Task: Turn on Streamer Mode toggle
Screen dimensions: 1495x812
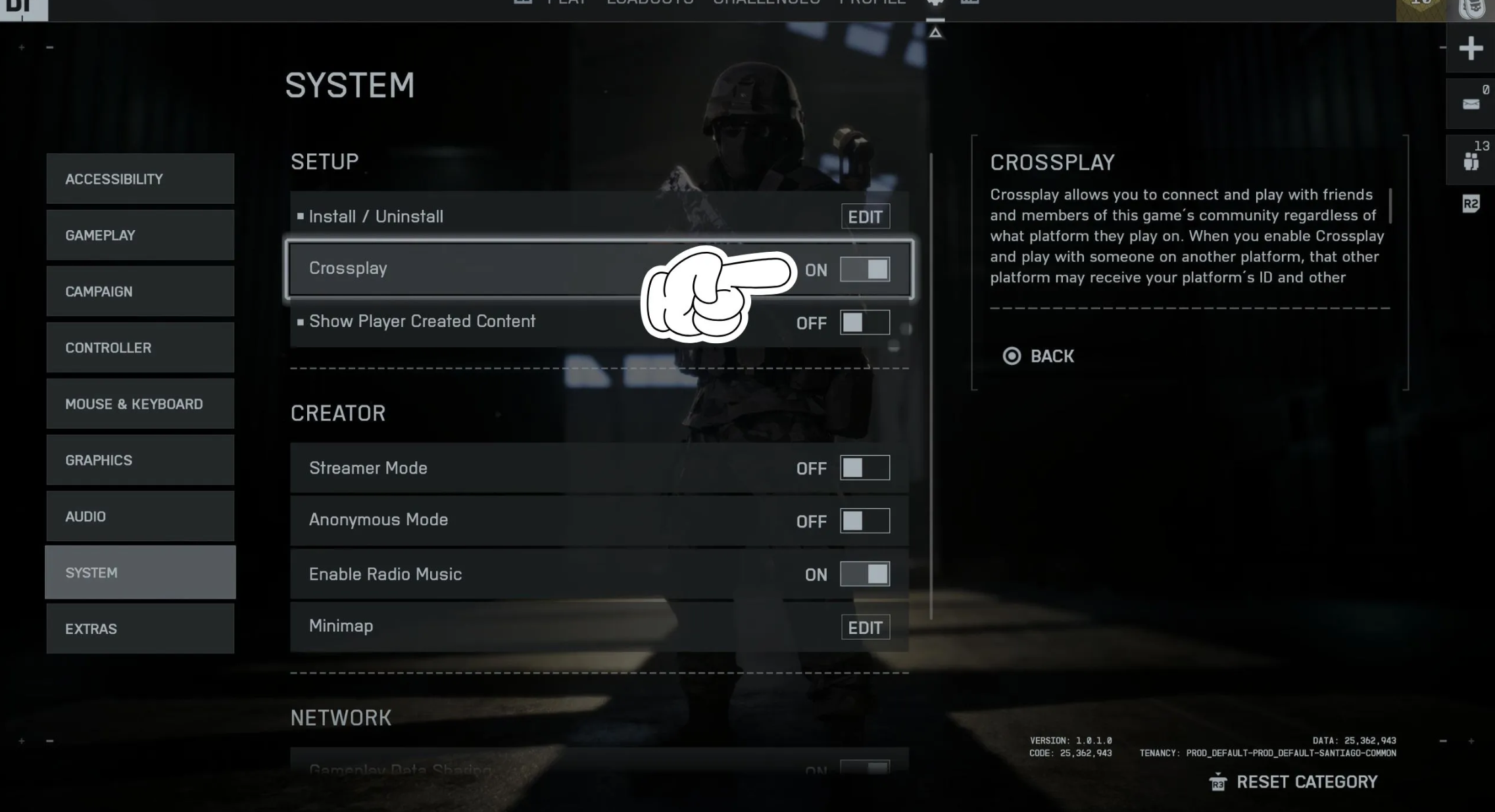Action: [865, 468]
